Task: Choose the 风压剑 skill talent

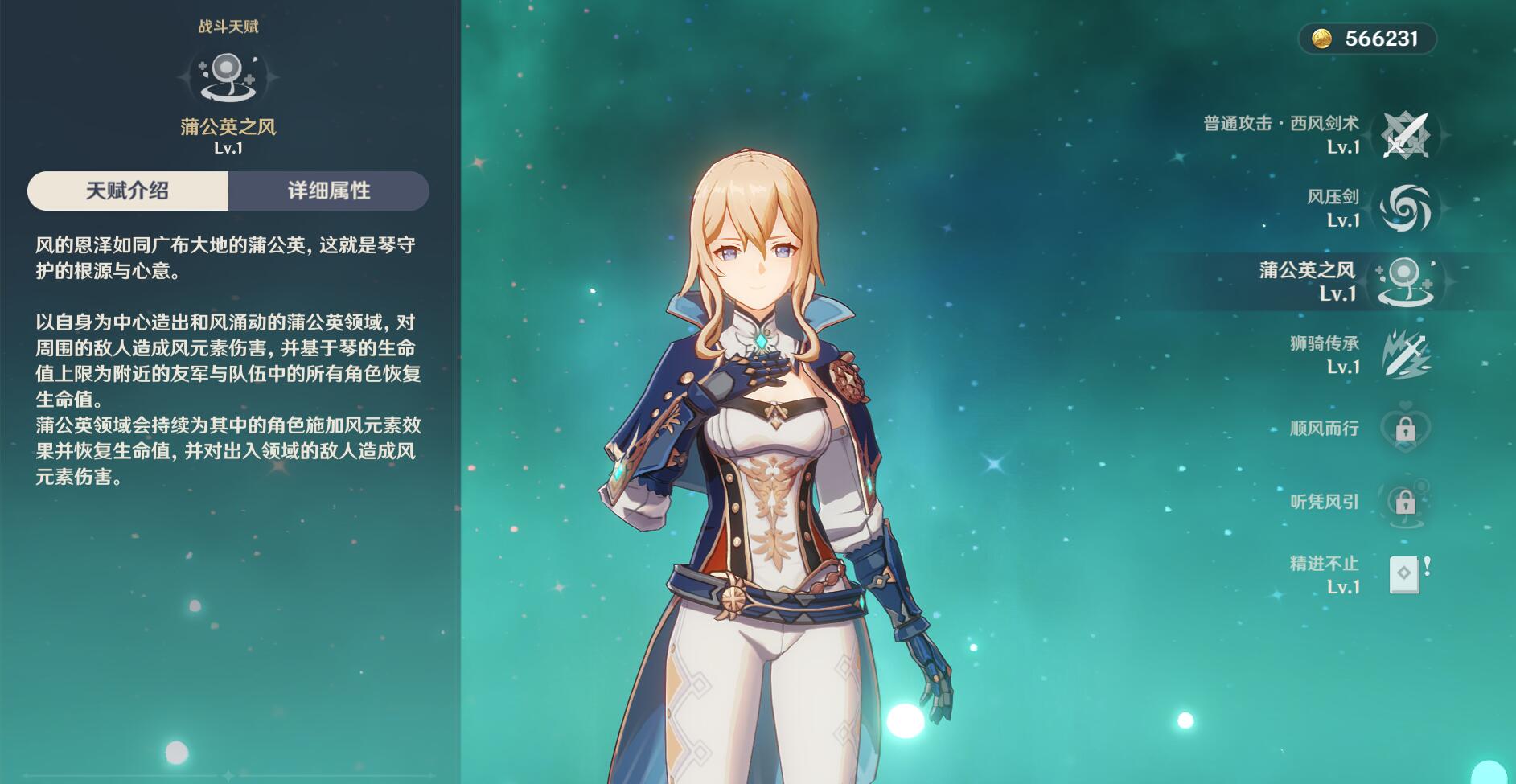Action: [x=1404, y=208]
